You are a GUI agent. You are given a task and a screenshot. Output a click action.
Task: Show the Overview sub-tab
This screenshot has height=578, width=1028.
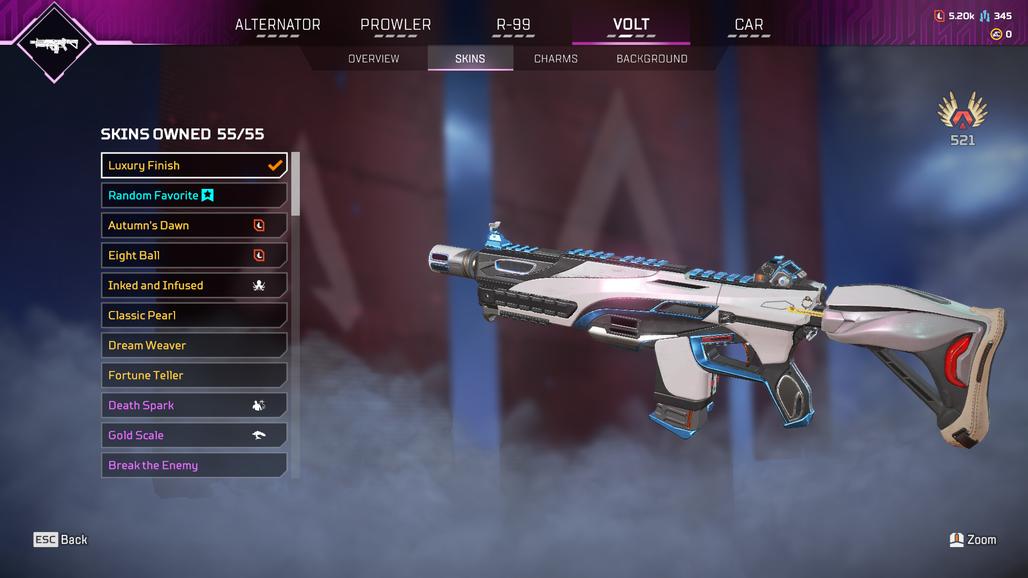373,59
